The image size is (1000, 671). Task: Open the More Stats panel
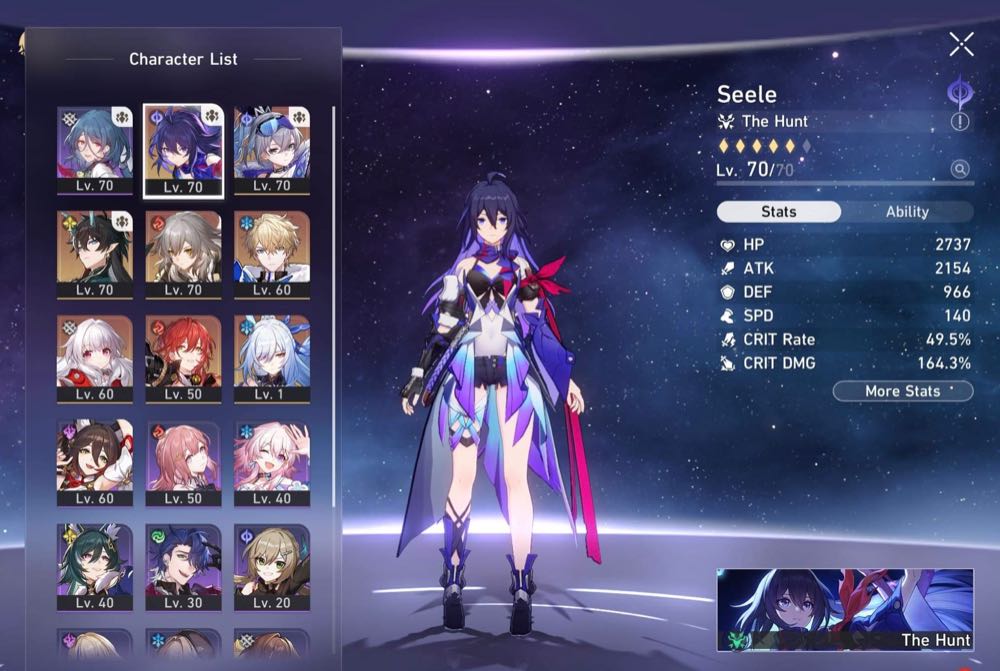click(x=903, y=391)
